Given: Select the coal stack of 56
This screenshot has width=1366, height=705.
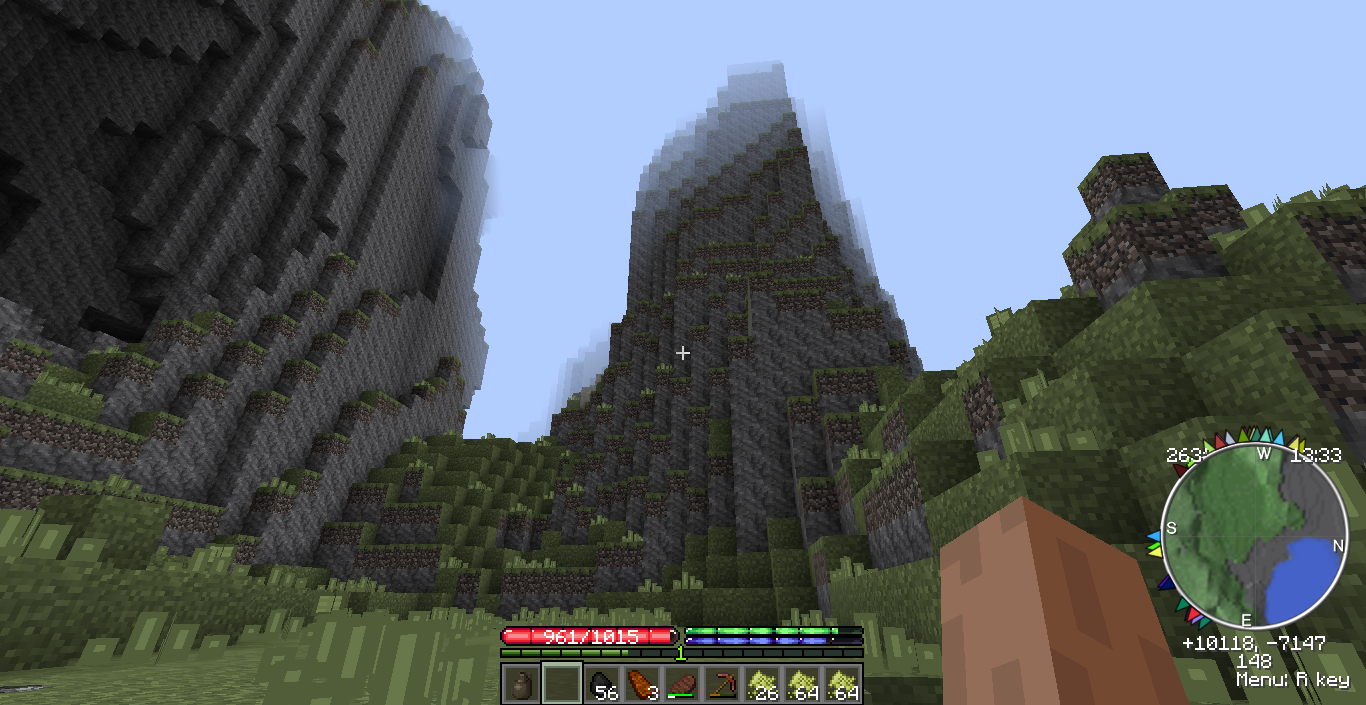Looking at the screenshot, I should tap(602, 685).
